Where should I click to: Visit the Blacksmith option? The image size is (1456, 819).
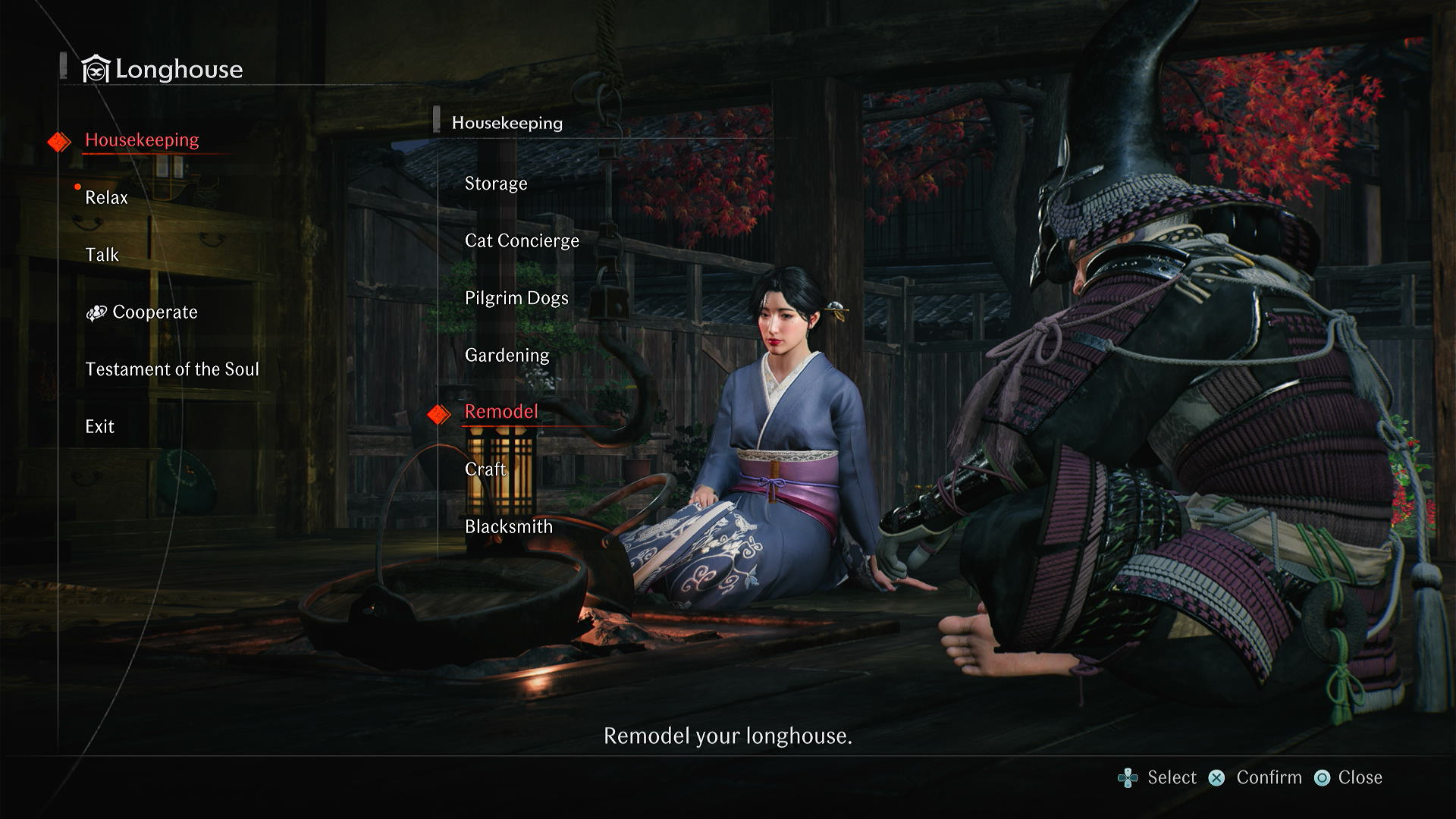pos(509,527)
